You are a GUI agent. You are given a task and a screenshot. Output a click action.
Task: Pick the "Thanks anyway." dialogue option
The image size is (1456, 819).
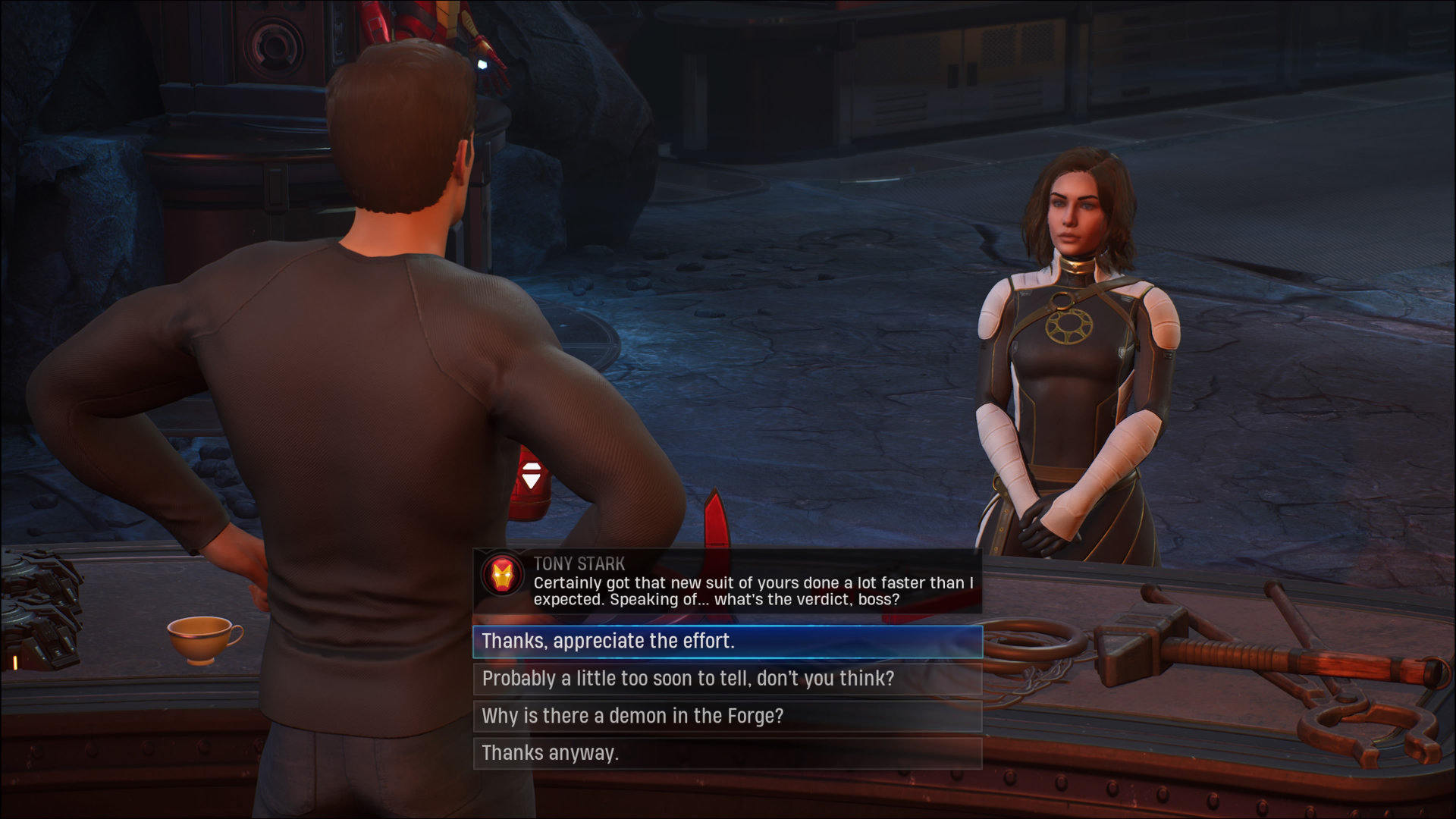click(x=727, y=753)
